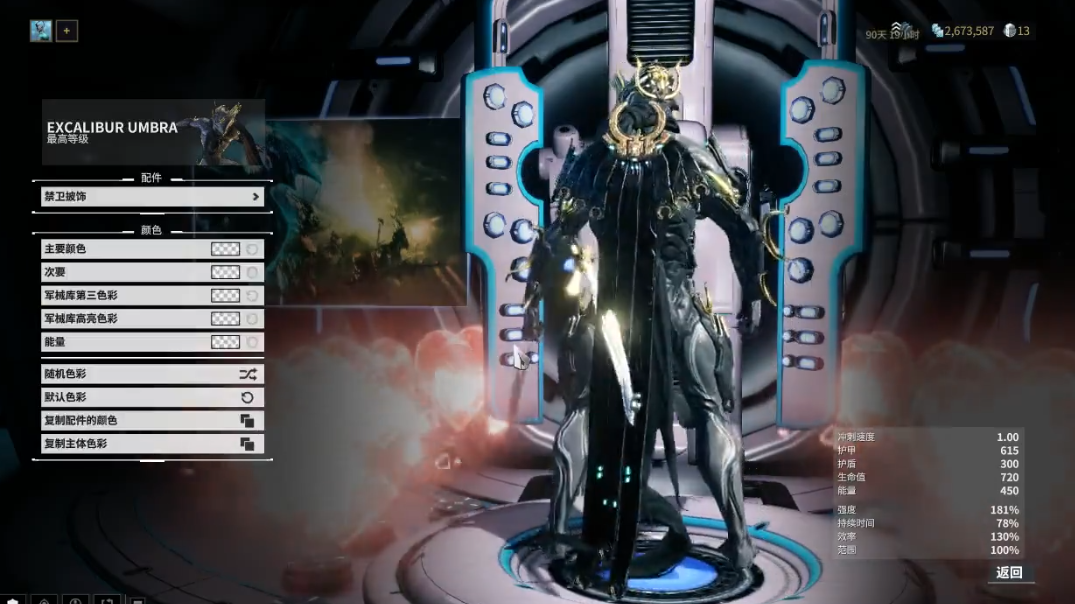Open the platinum currency counter
The height and width of the screenshot is (604, 1075).
(x=1016, y=31)
